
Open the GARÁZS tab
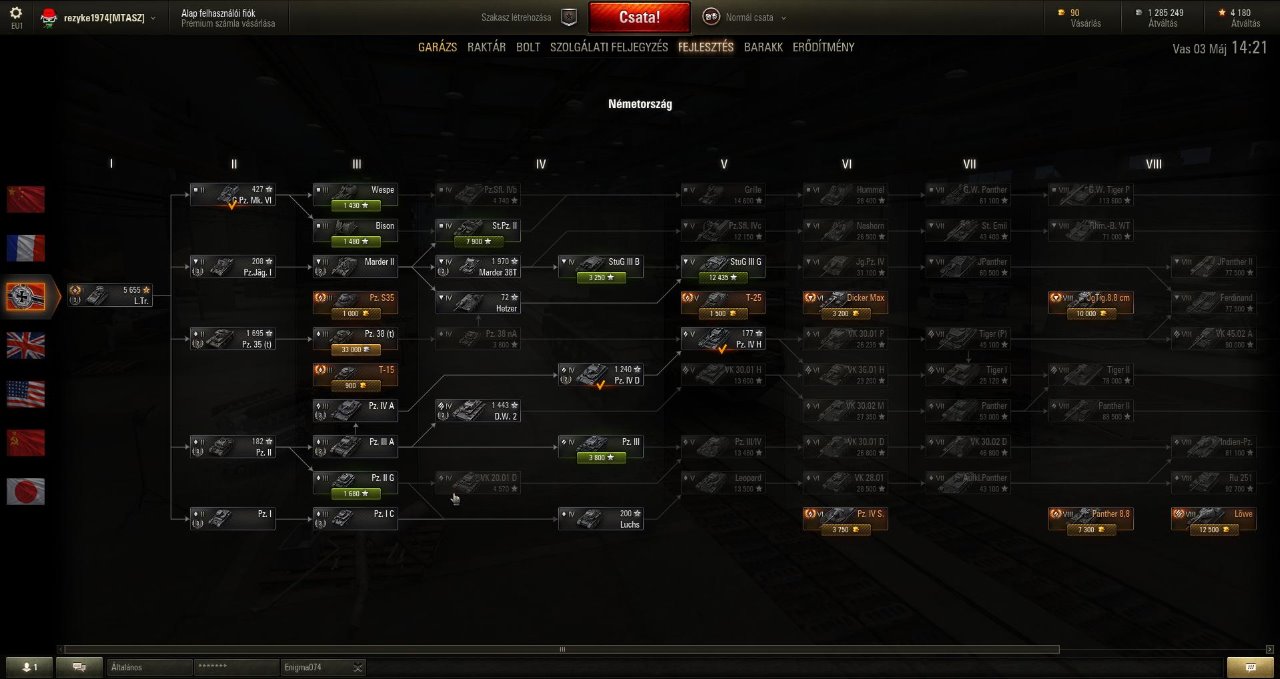(x=437, y=47)
